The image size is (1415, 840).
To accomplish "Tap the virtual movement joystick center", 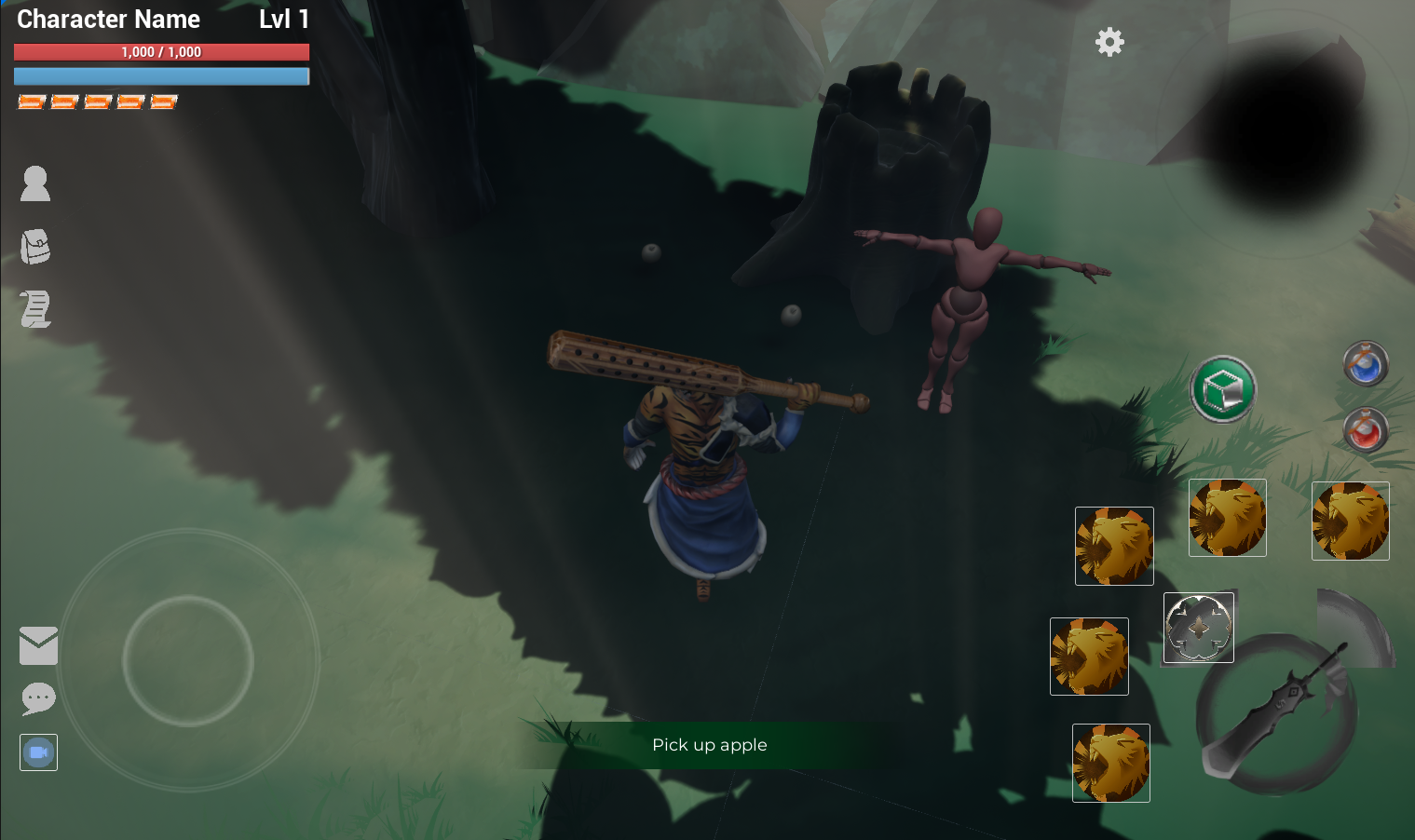I will tap(188, 660).
